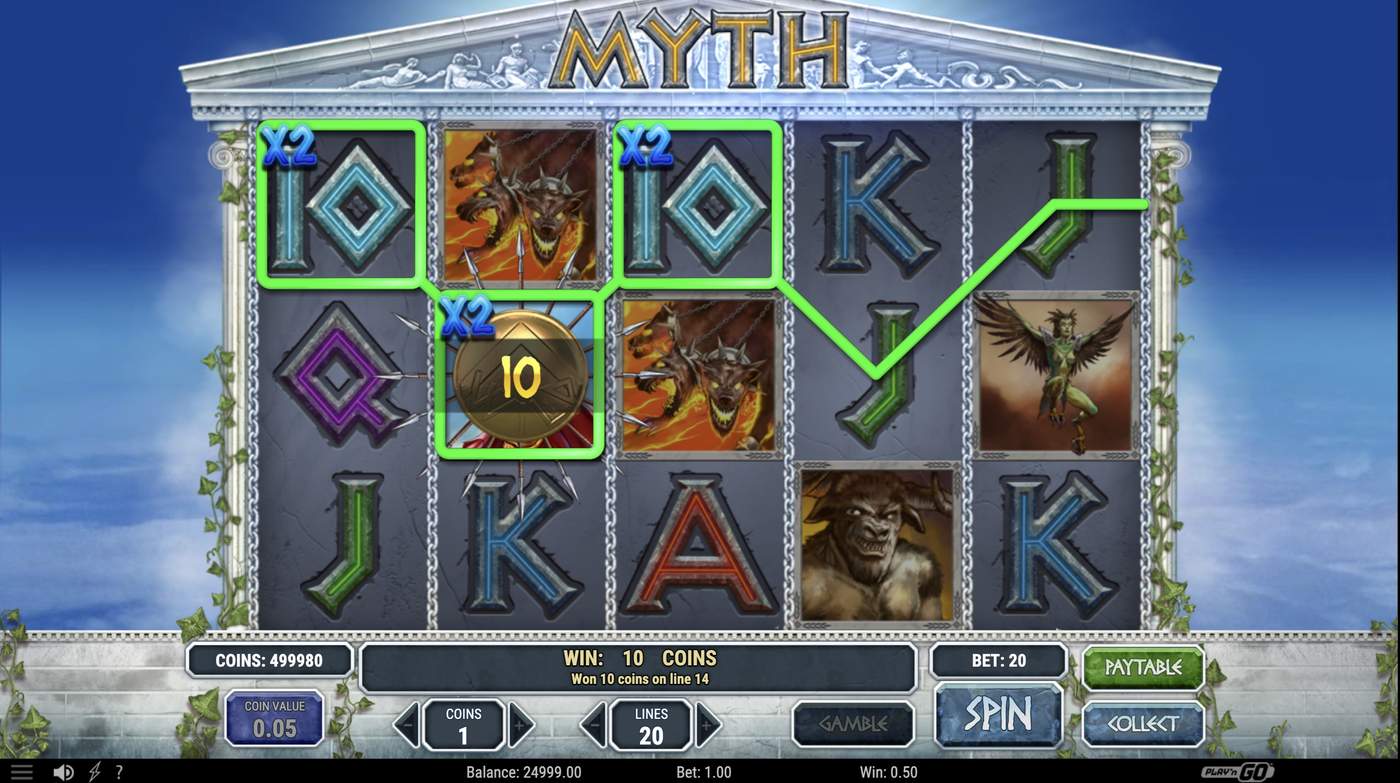Click the Minotaur symbol on the reels
The height and width of the screenshot is (783, 1400).
877,545
